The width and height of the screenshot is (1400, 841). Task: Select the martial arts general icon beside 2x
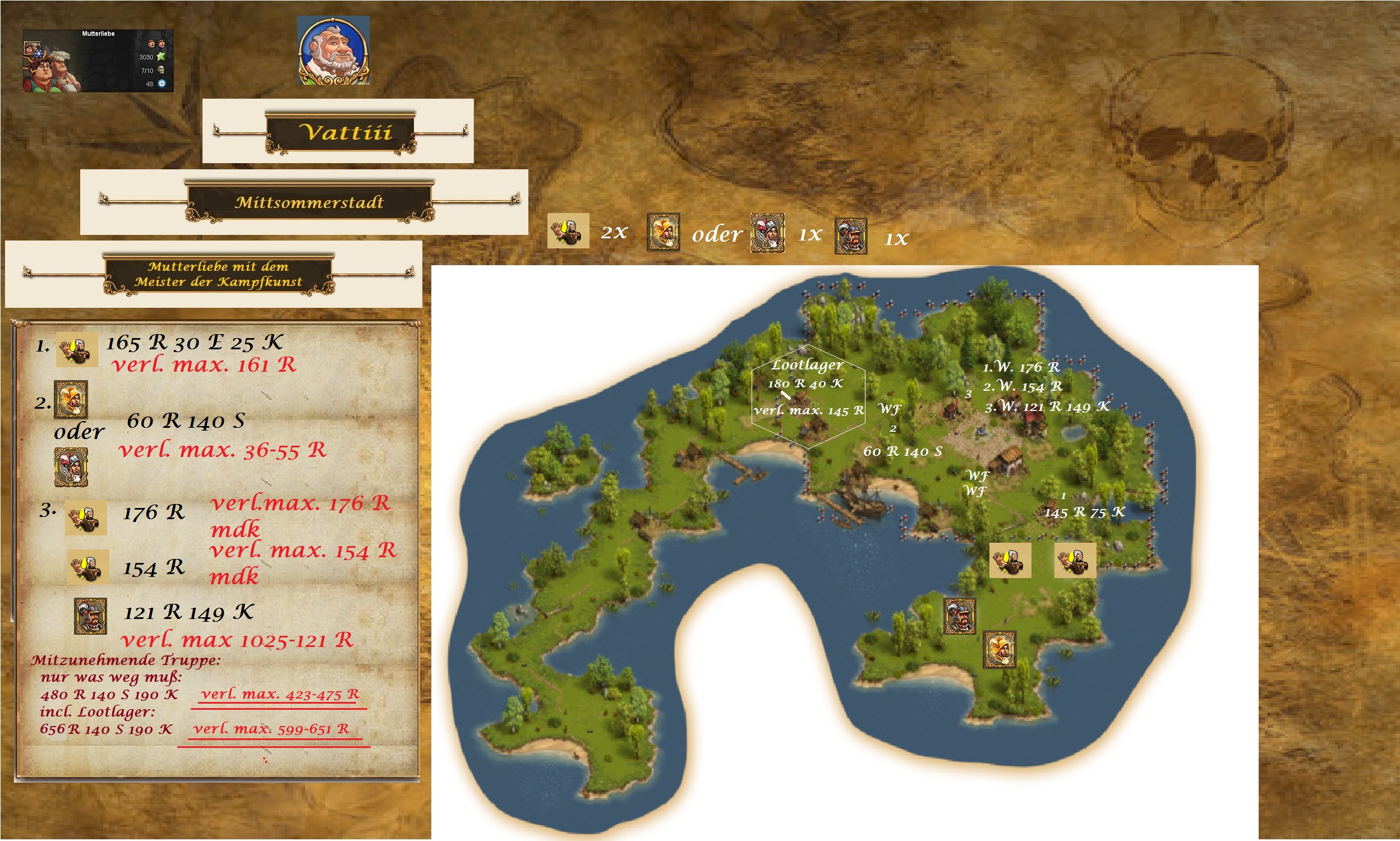[568, 230]
